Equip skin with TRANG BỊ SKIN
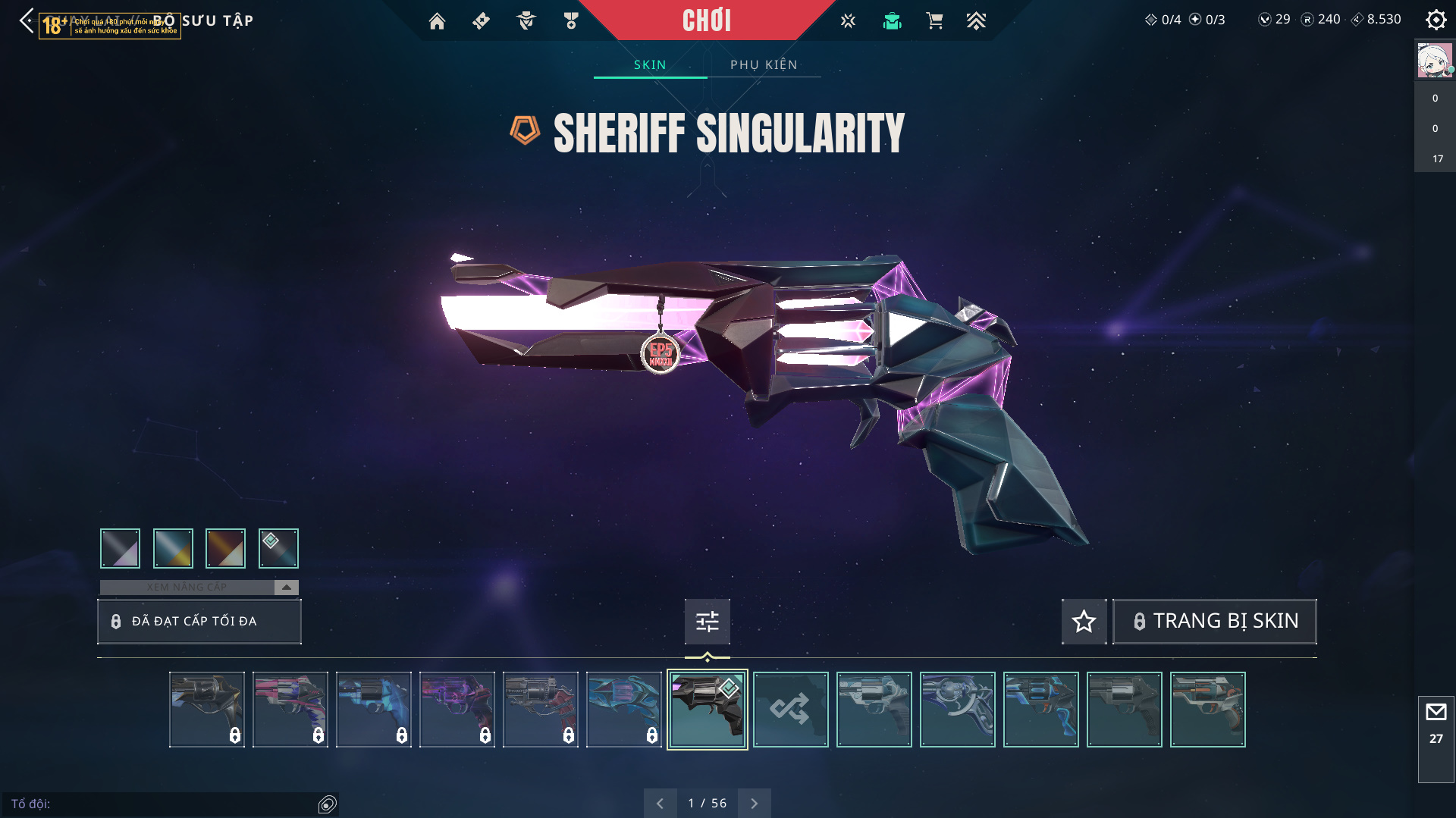The image size is (1456, 818). 1214,621
